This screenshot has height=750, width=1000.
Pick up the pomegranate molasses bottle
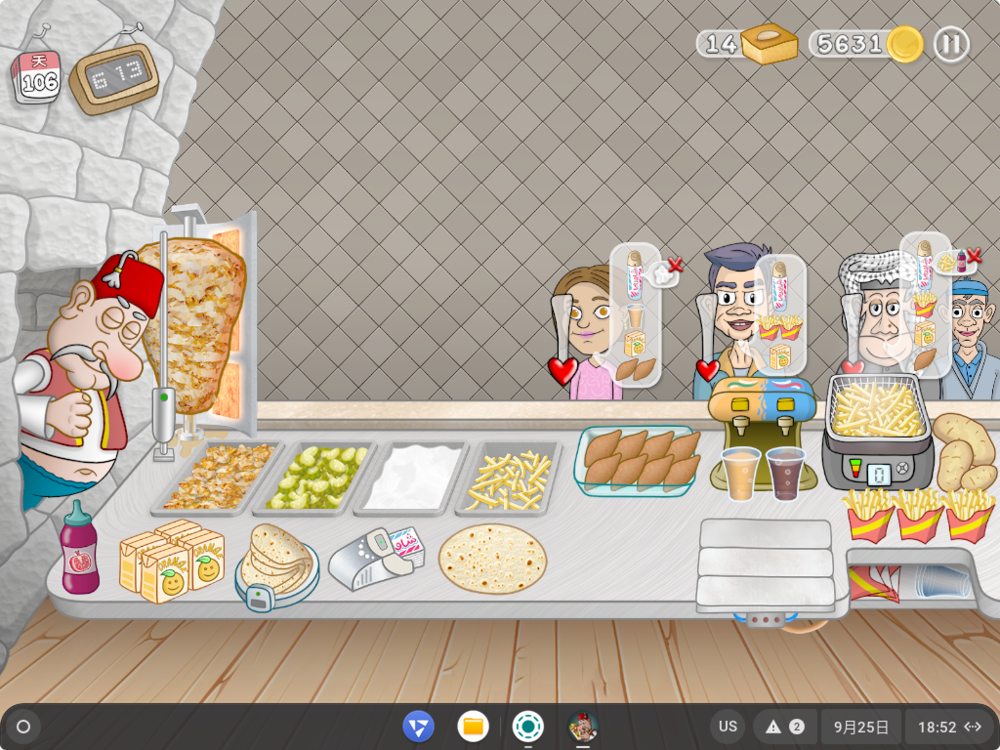tap(79, 548)
